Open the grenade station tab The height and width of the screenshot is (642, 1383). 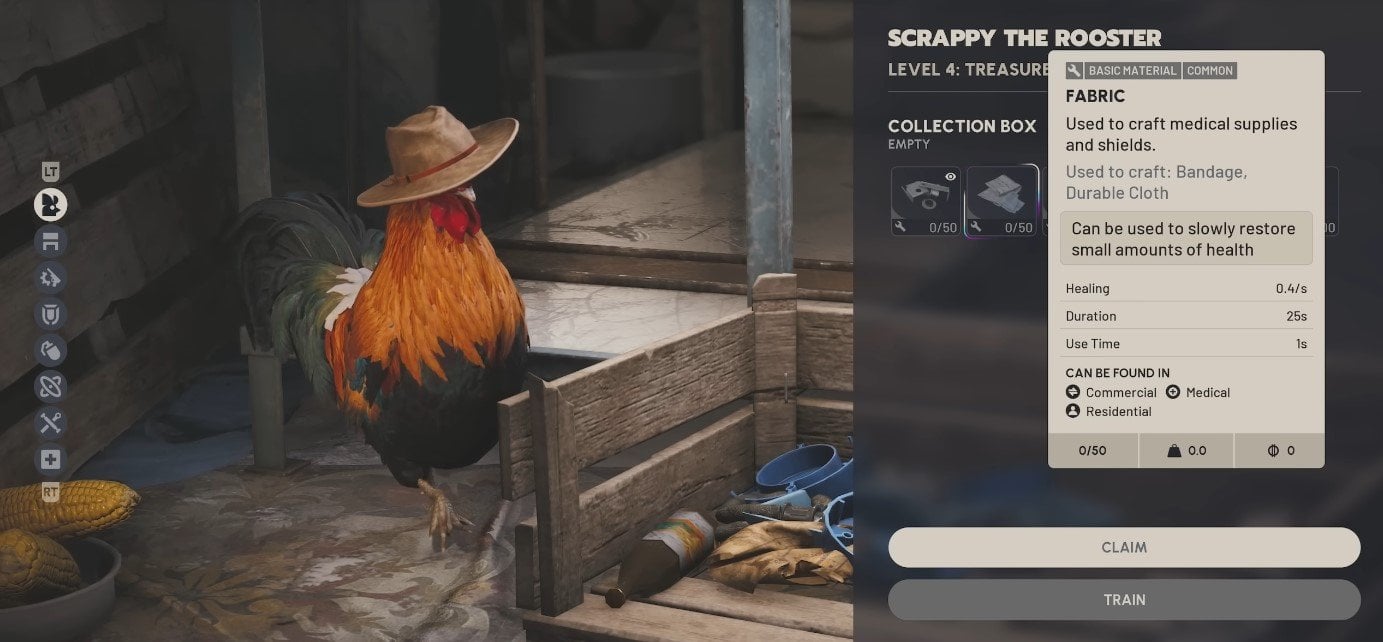[50, 350]
